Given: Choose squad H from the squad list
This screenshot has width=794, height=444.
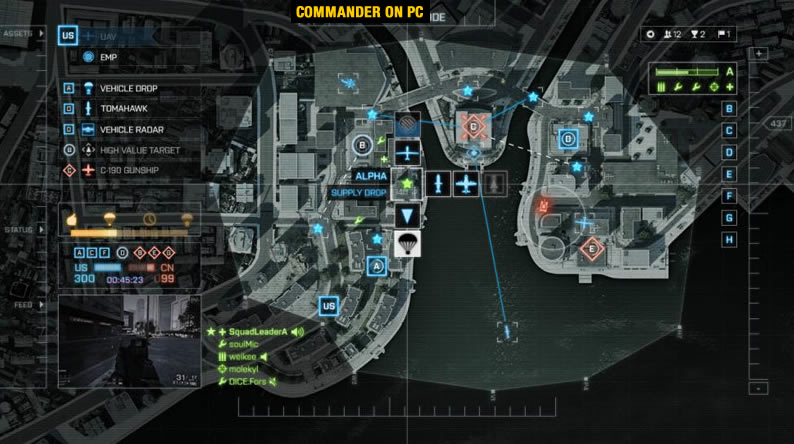Looking at the screenshot, I should (x=729, y=240).
